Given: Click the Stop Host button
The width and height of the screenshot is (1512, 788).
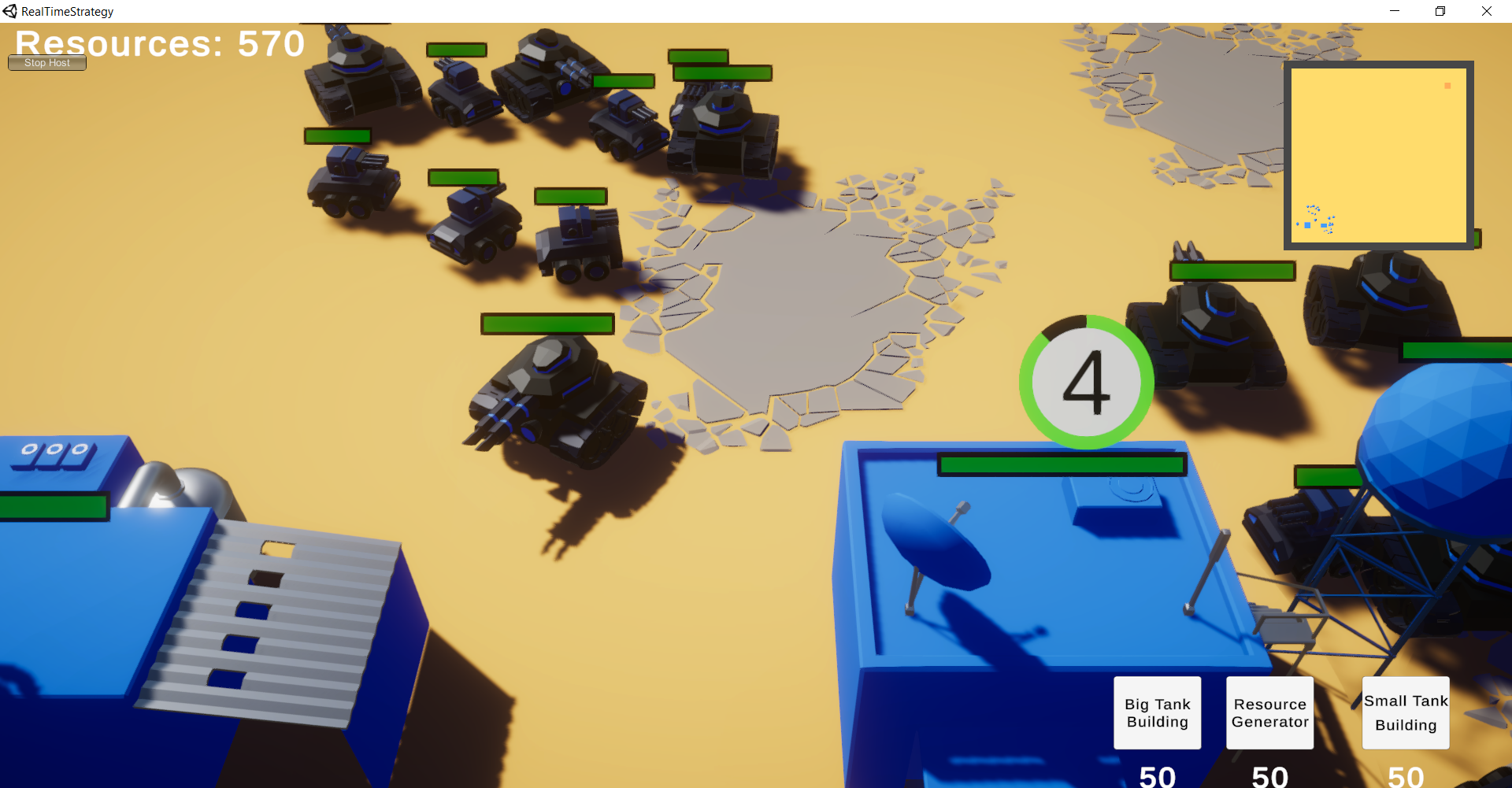Looking at the screenshot, I should point(46,62).
